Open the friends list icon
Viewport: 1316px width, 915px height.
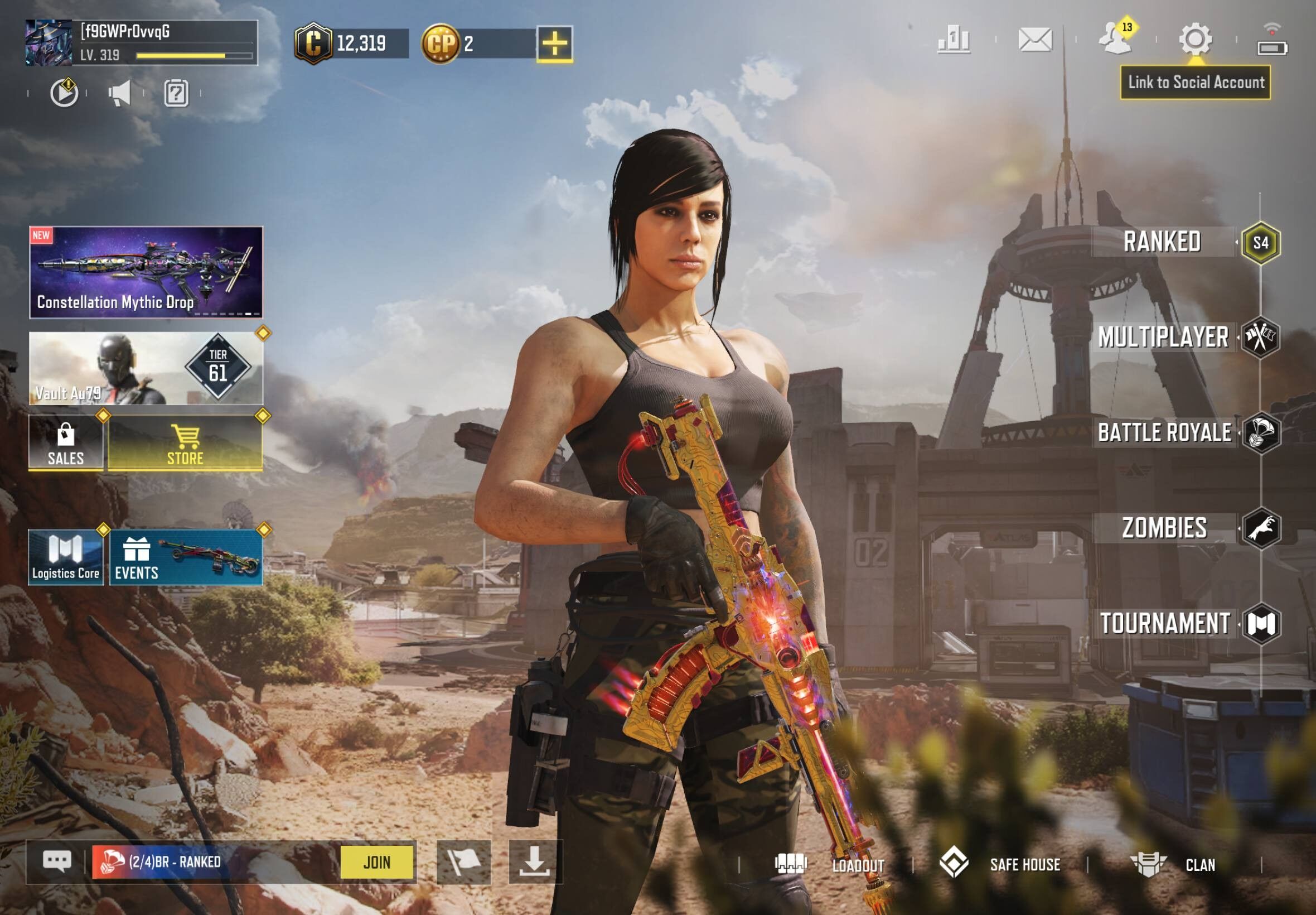click(x=1115, y=39)
